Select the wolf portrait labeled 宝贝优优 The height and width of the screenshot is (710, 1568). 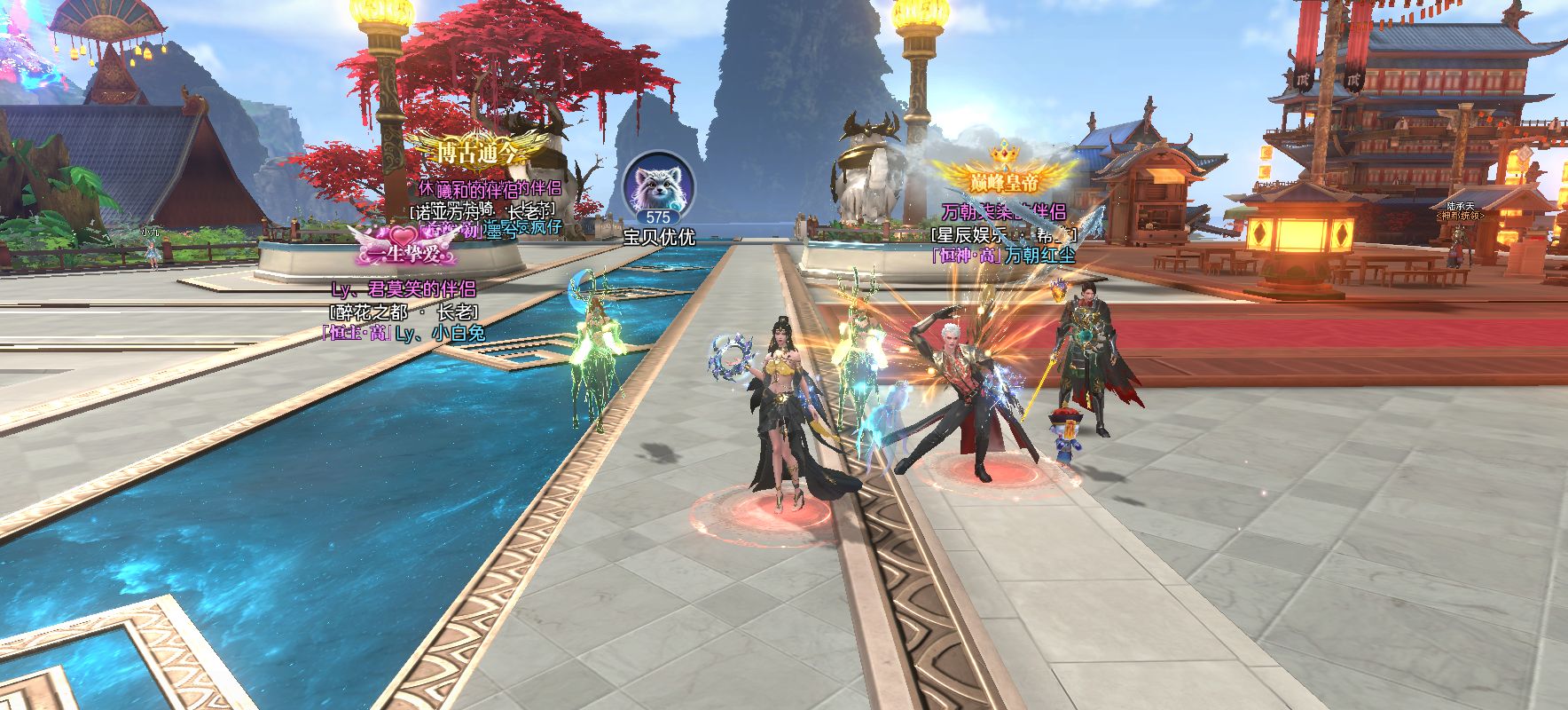pos(658,189)
